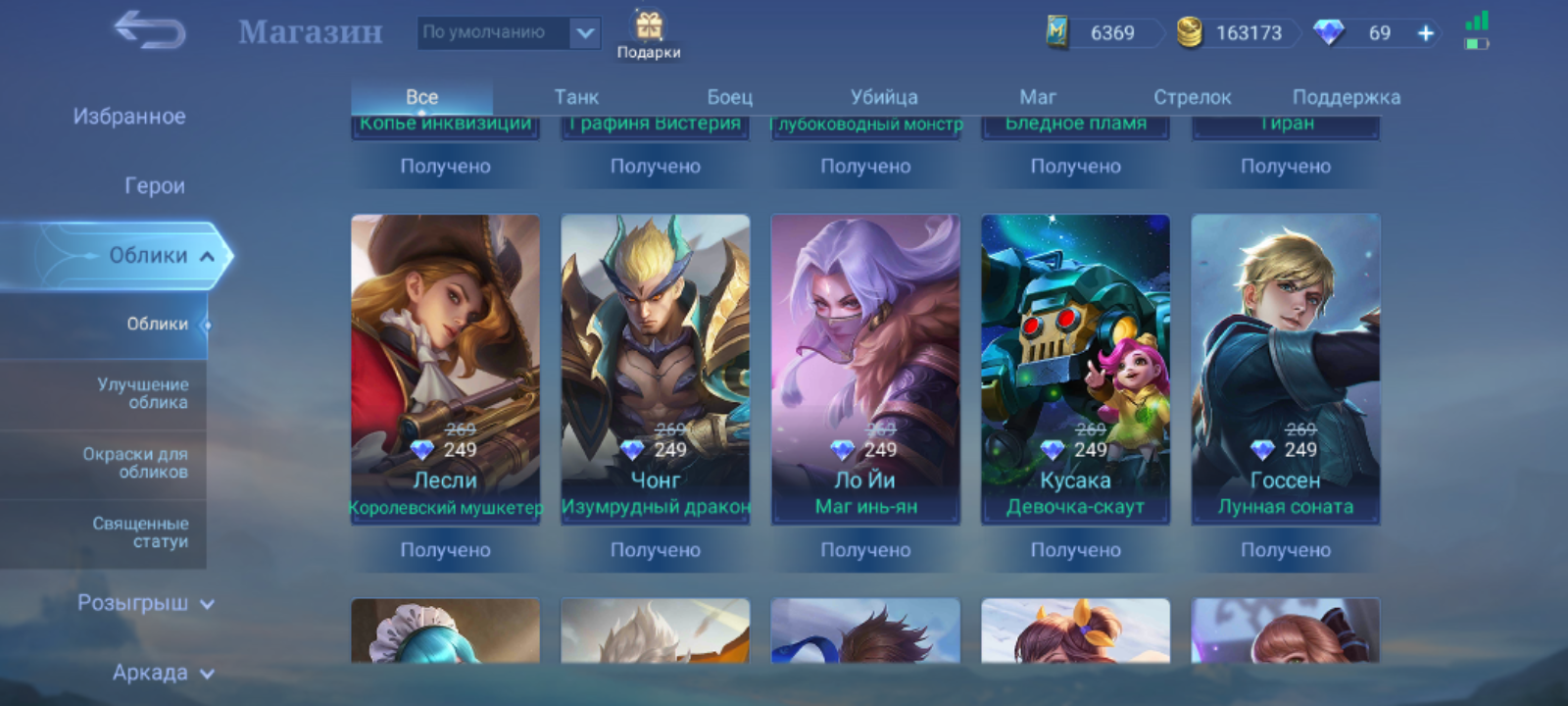Add diamonds with the plus button
1568x706 pixels.
tap(1426, 33)
